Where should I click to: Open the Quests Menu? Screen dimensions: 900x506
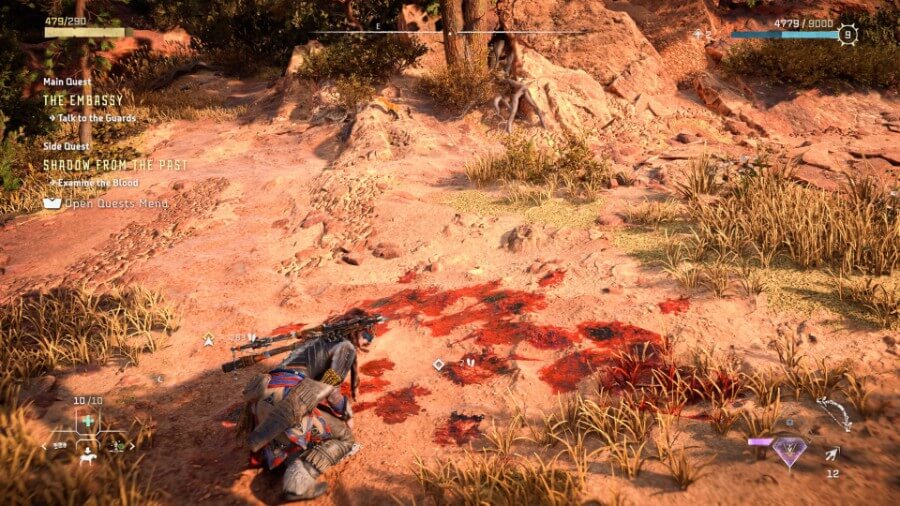[107, 203]
